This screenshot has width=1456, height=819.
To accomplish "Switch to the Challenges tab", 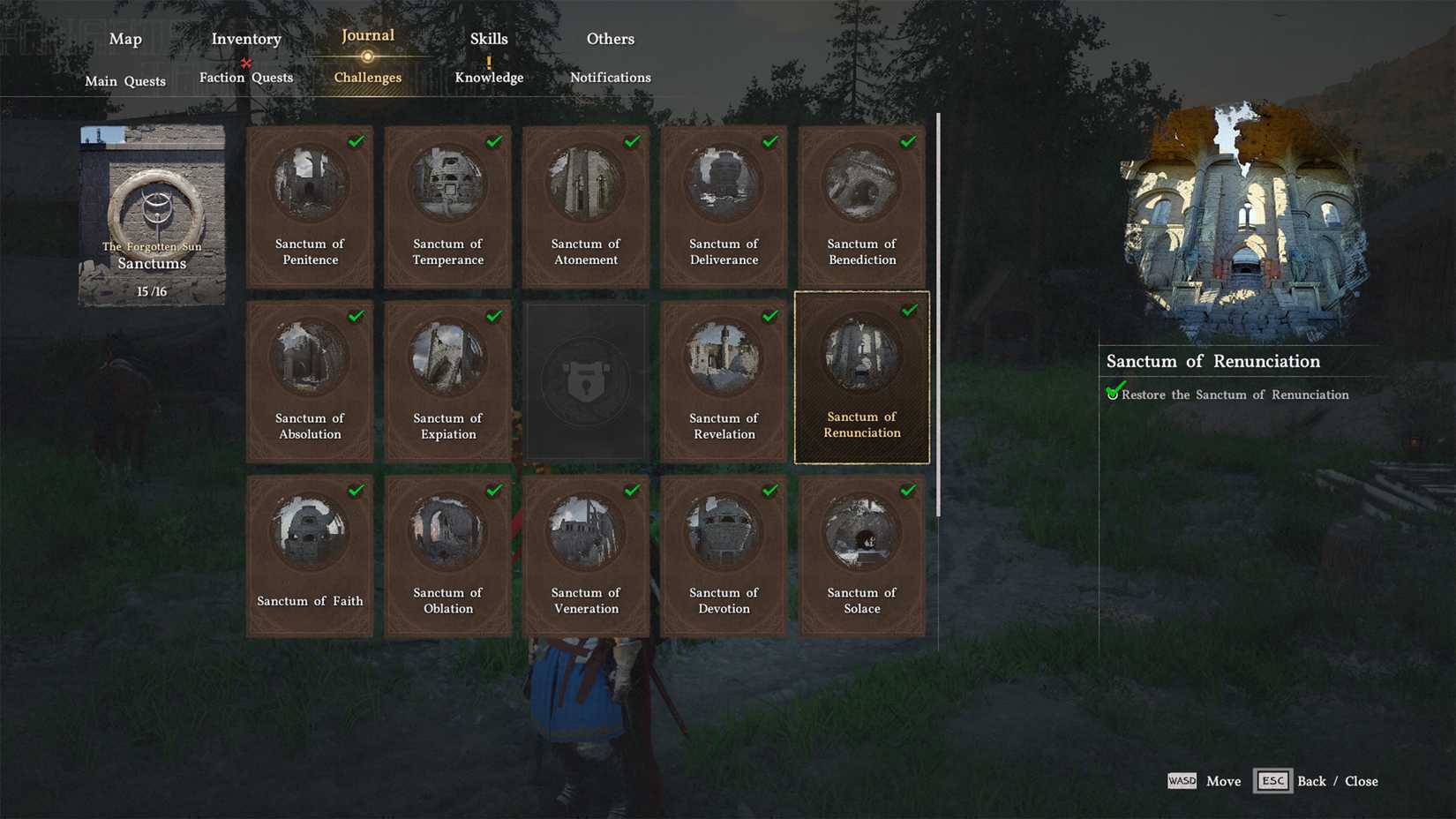I will click(366, 78).
